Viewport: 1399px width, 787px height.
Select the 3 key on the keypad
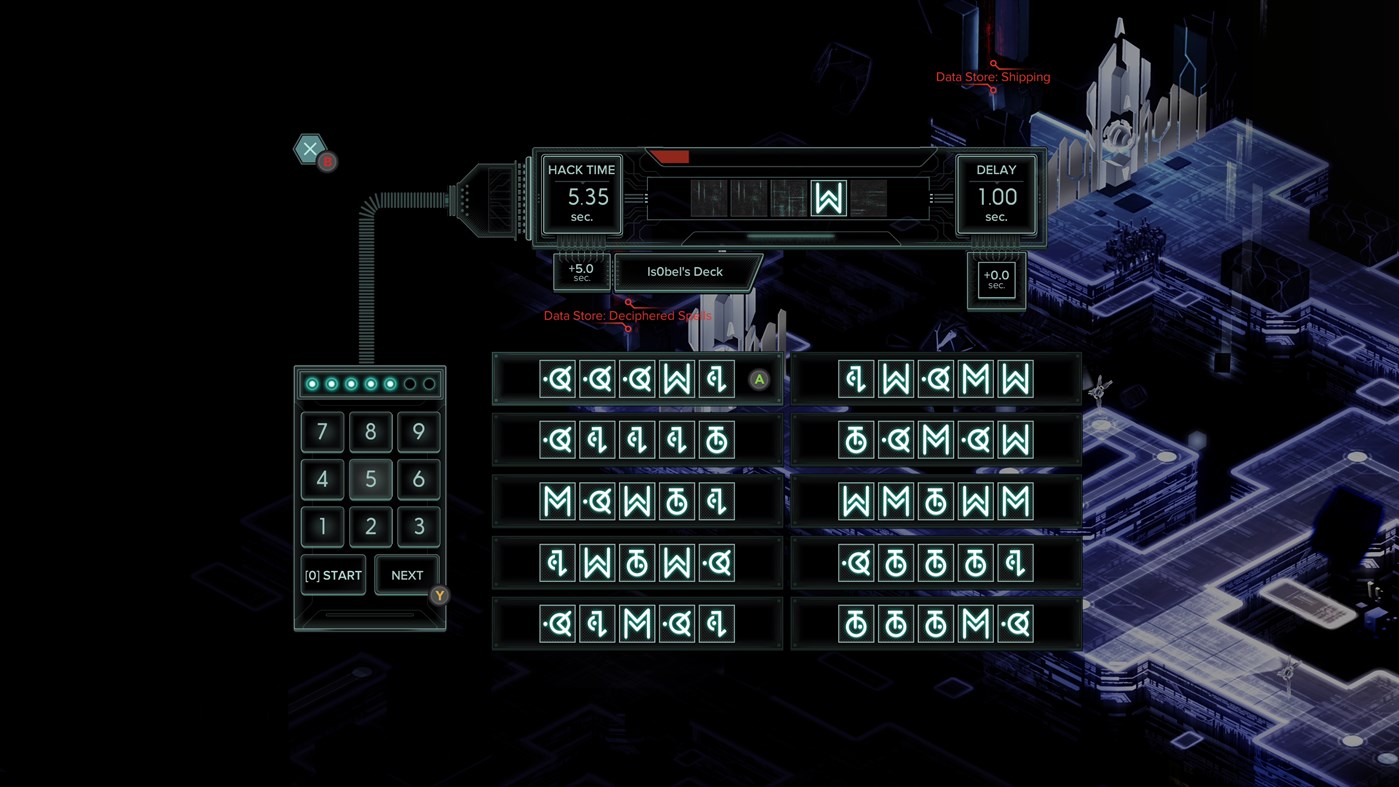418,527
